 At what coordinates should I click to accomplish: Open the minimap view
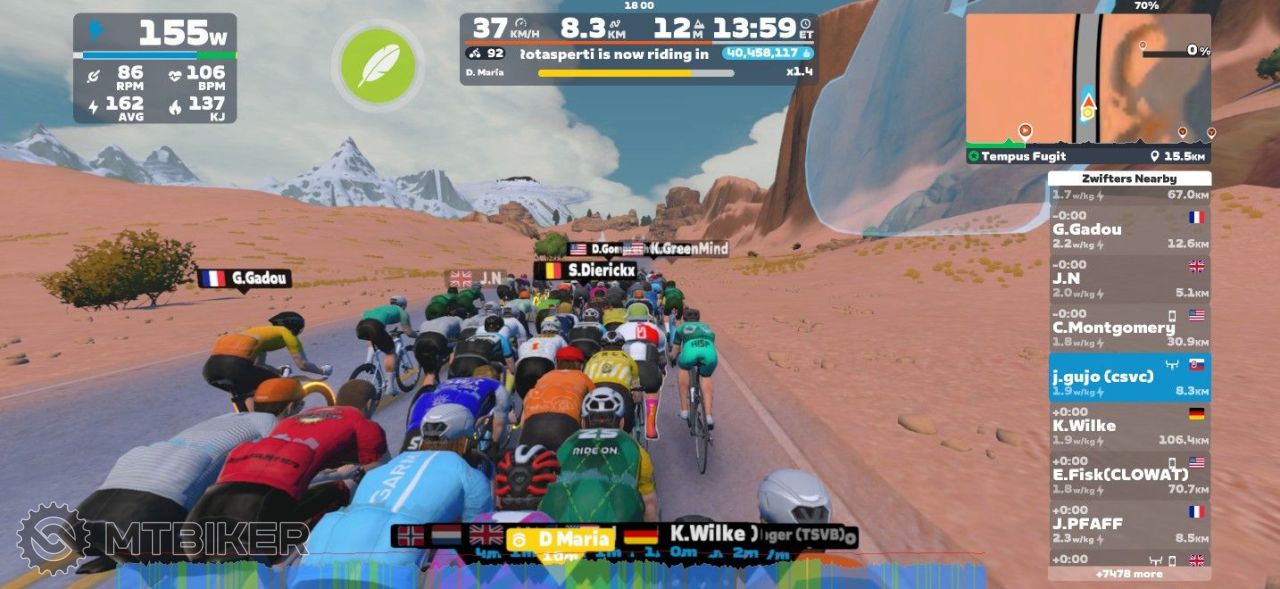[x=1087, y=79]
